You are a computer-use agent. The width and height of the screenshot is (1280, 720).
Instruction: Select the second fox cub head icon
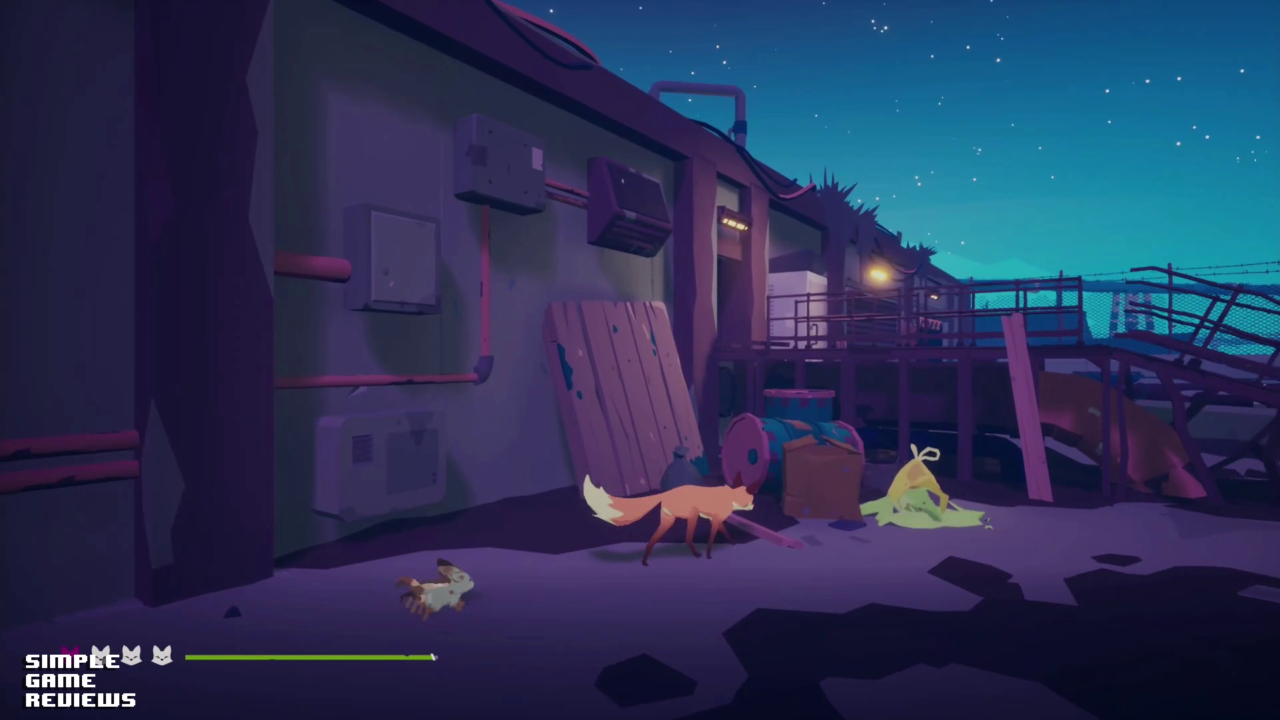click(130, 655)
